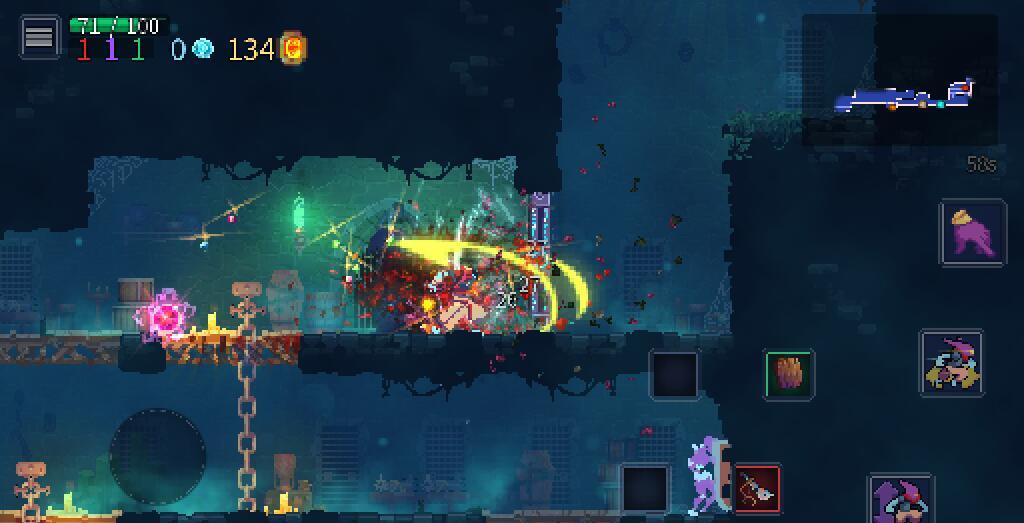Tap the jump button with up arrow
The height and width of the screenshot is (523, 1024).
tap(900, 499)
